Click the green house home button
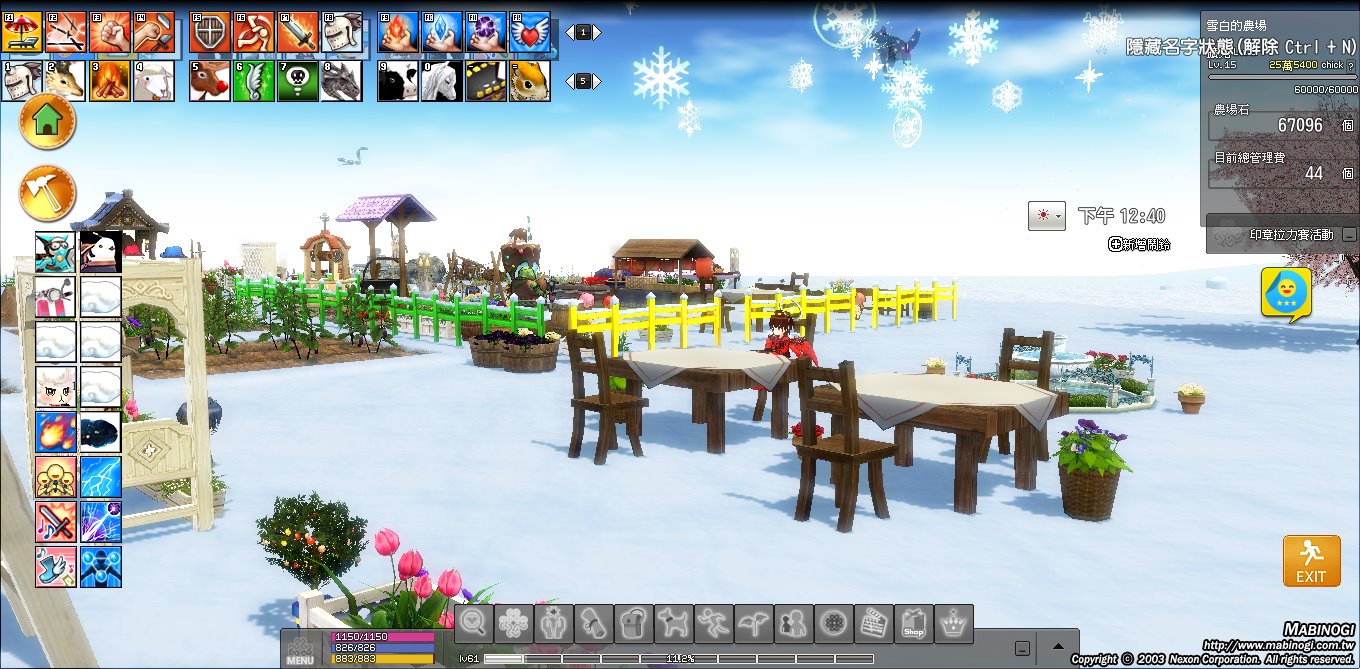Image resolution: width=1360 pixels, height=669 pixels. click(x=47, y=122)
